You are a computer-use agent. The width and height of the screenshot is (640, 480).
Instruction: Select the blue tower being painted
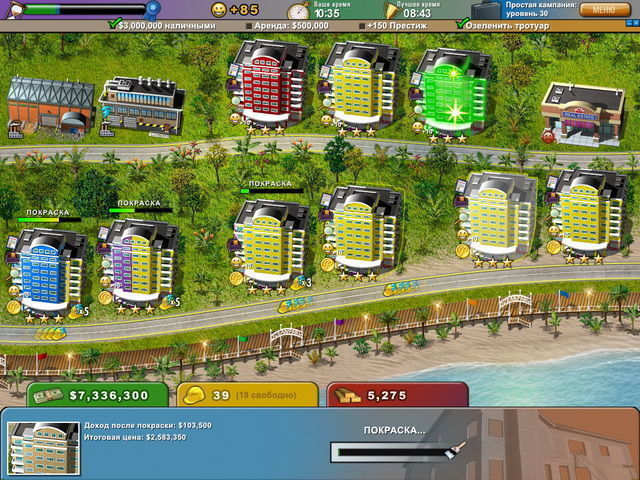tap(48, 270)
